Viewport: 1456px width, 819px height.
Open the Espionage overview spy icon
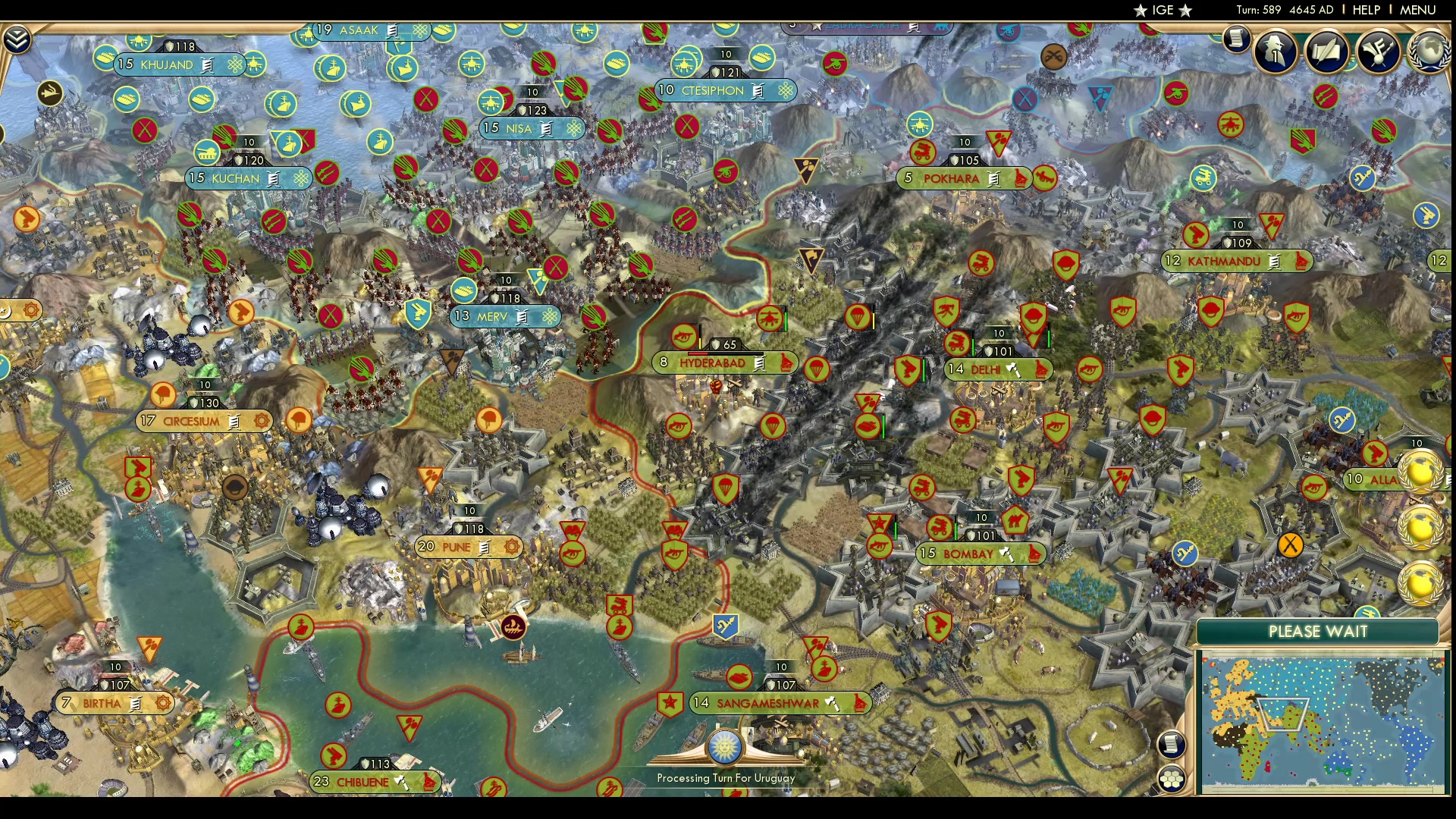coord(1274,52)
